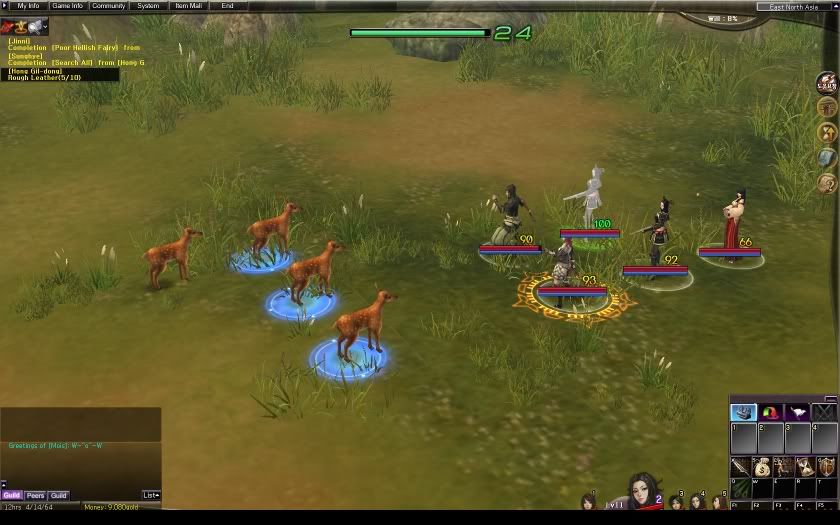Choose the blue chest panel tab
Screen dimensions: 840x525
(743, 412)
